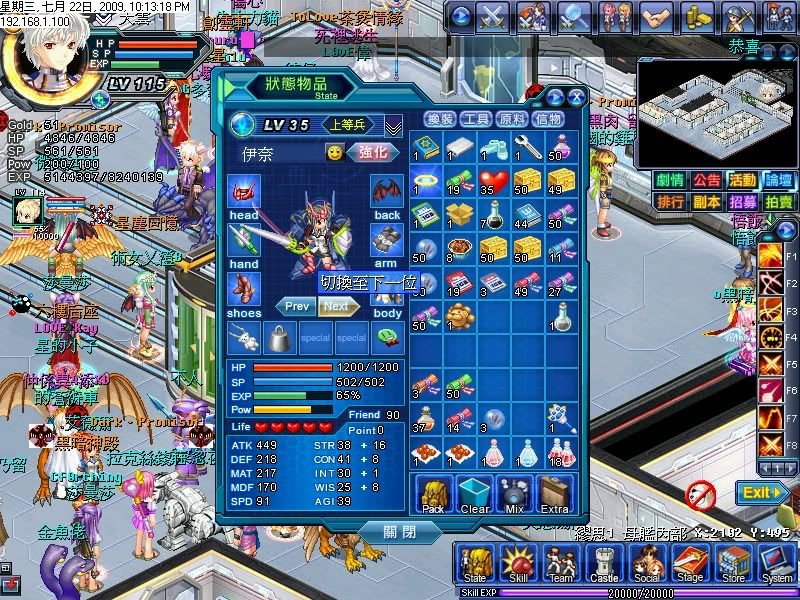800x600 pixels.
Task: Click the Clear trash bin button
Action: [474, 495]
